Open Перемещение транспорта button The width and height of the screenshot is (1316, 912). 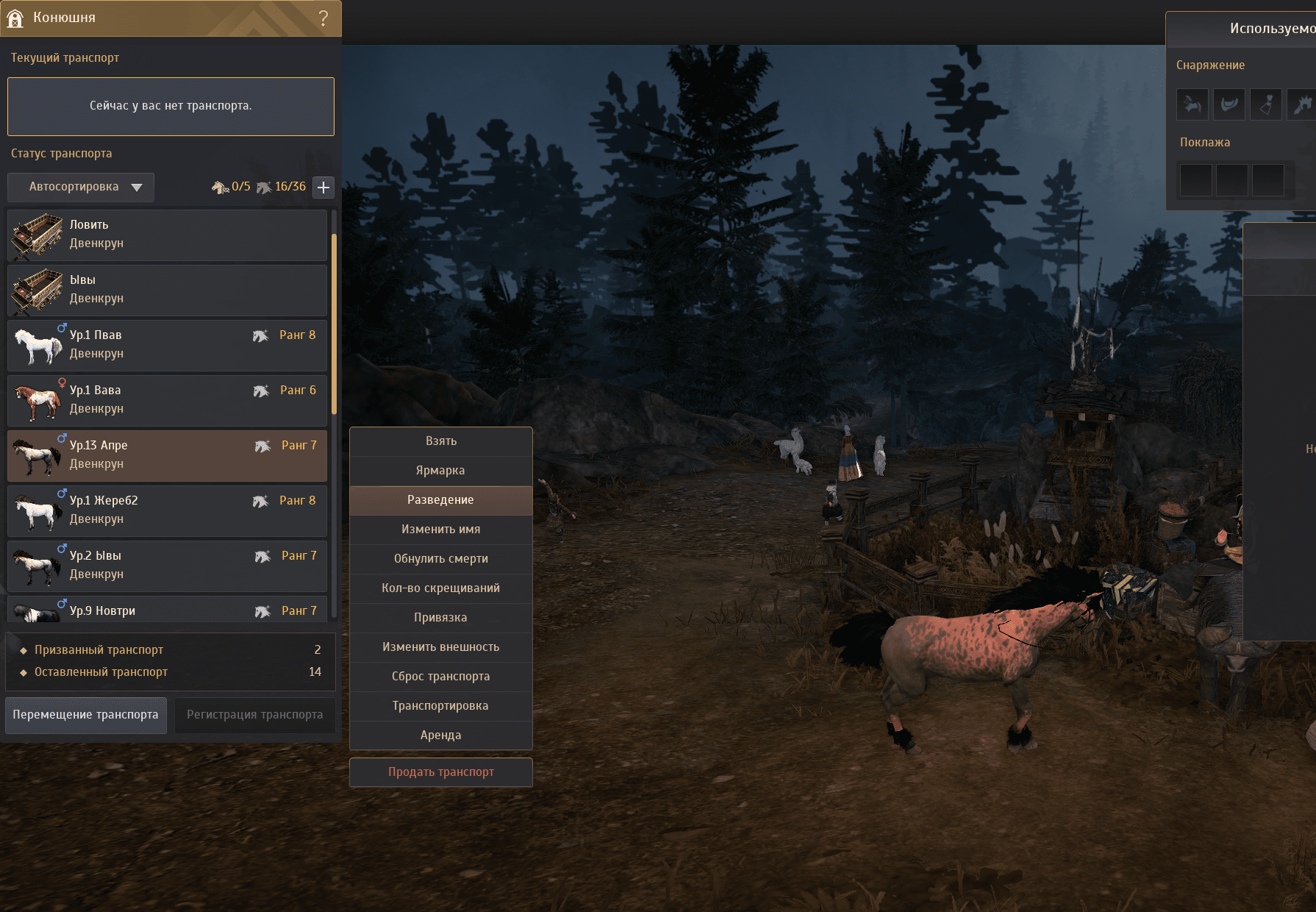[85, 715]
